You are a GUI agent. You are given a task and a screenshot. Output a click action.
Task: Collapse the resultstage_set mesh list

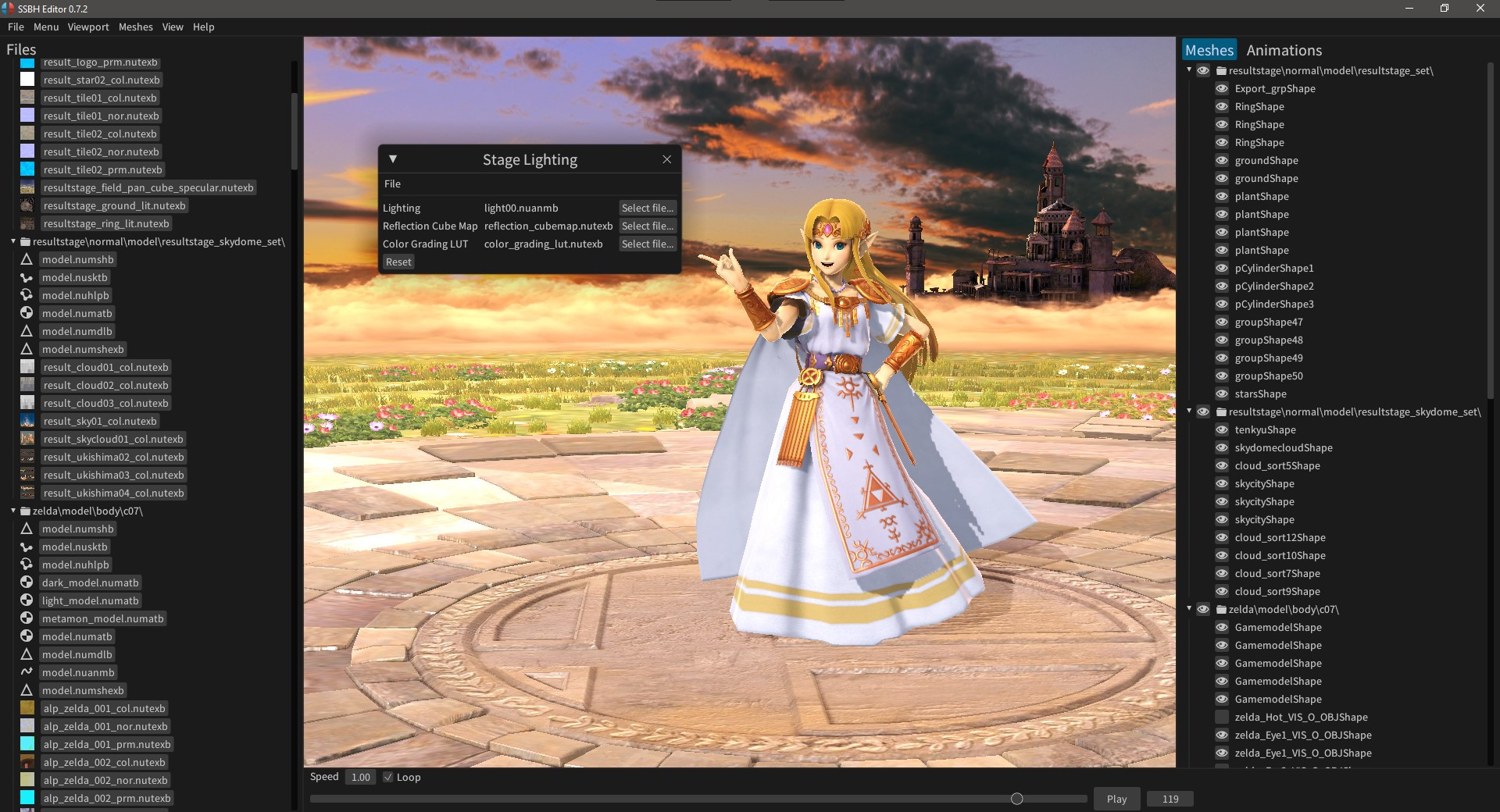coord(1189,70)
